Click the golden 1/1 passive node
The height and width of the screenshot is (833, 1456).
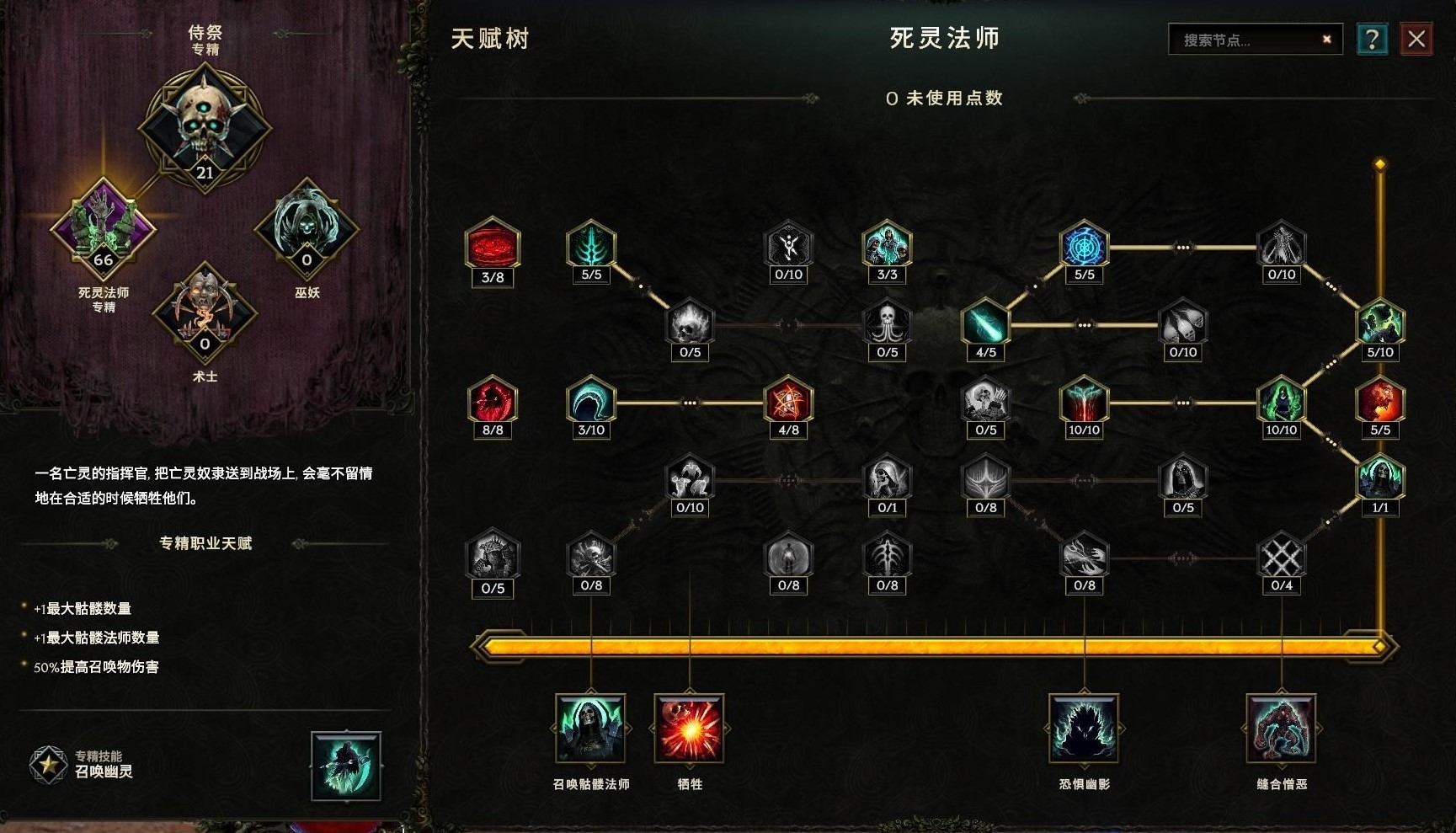click(x=1379, y=476)
